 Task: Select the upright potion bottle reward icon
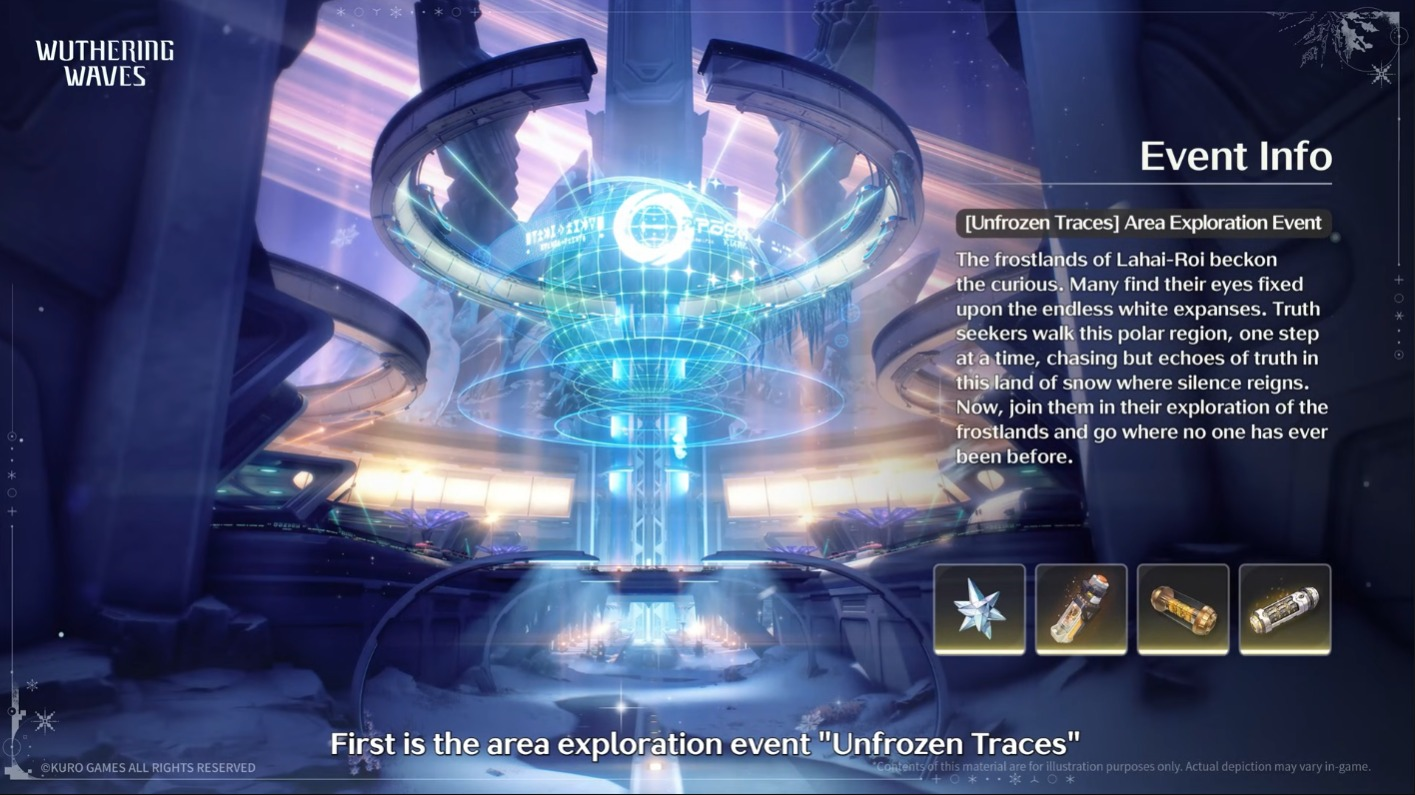(1081, 609)
